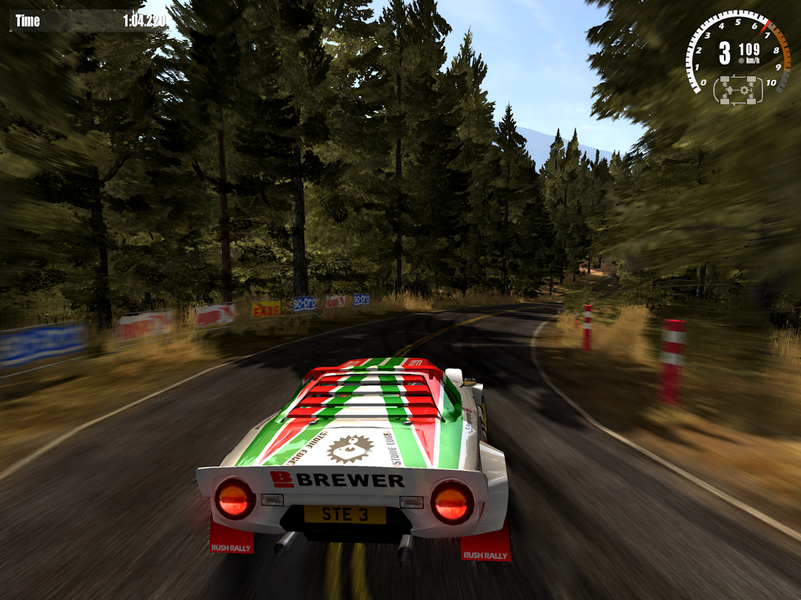Click the car damage diagram icon

click(x=737, y=89)
